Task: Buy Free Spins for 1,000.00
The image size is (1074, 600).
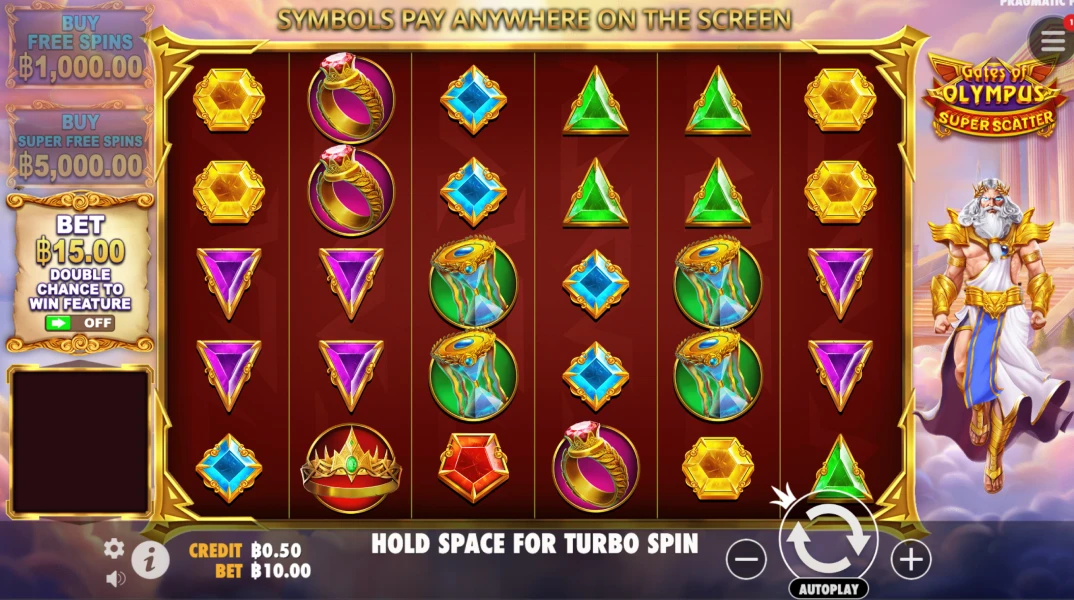Action: coord(79,50)
